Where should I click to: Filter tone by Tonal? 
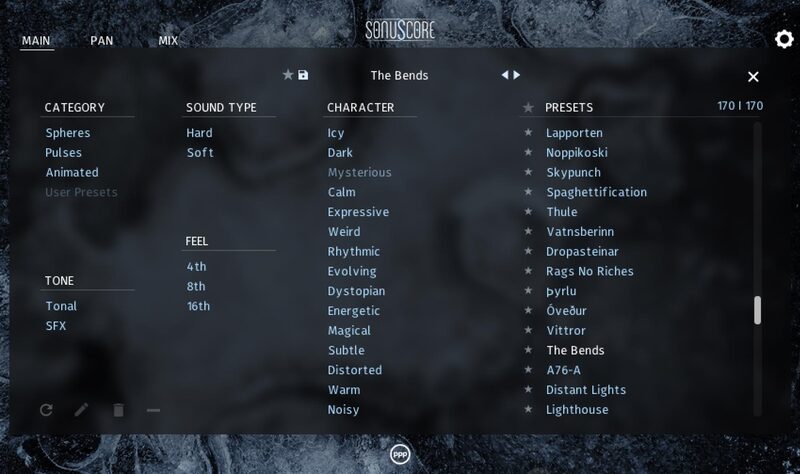61,306
